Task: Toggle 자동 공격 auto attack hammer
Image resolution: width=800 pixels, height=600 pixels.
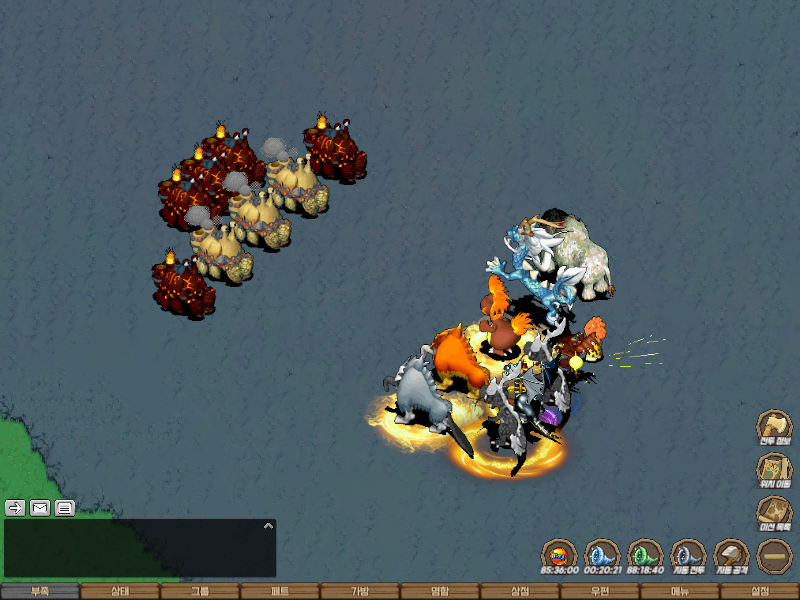Action: (731, 555)
